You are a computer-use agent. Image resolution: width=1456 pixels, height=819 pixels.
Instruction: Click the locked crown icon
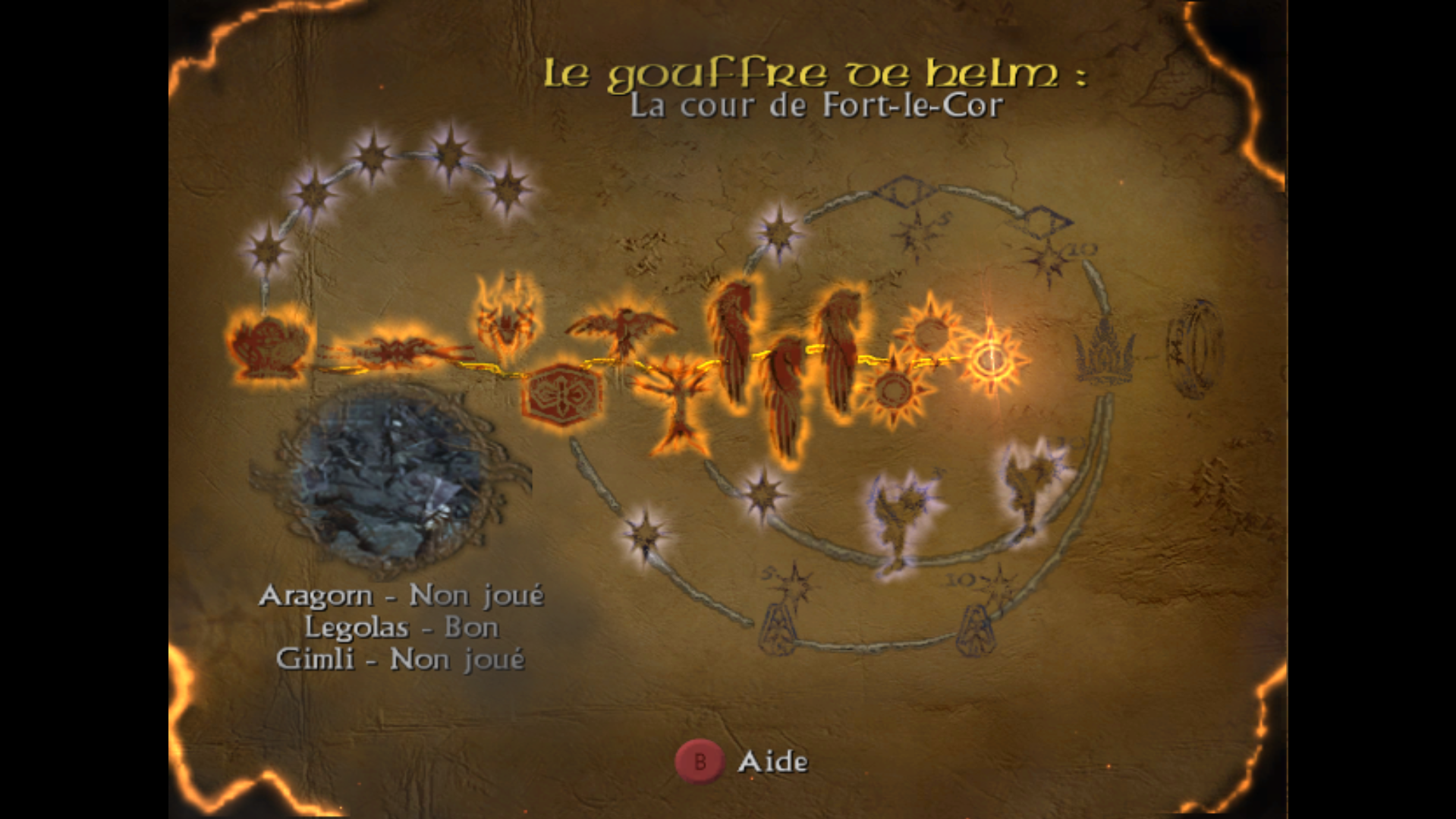[x=1104, y=353]
